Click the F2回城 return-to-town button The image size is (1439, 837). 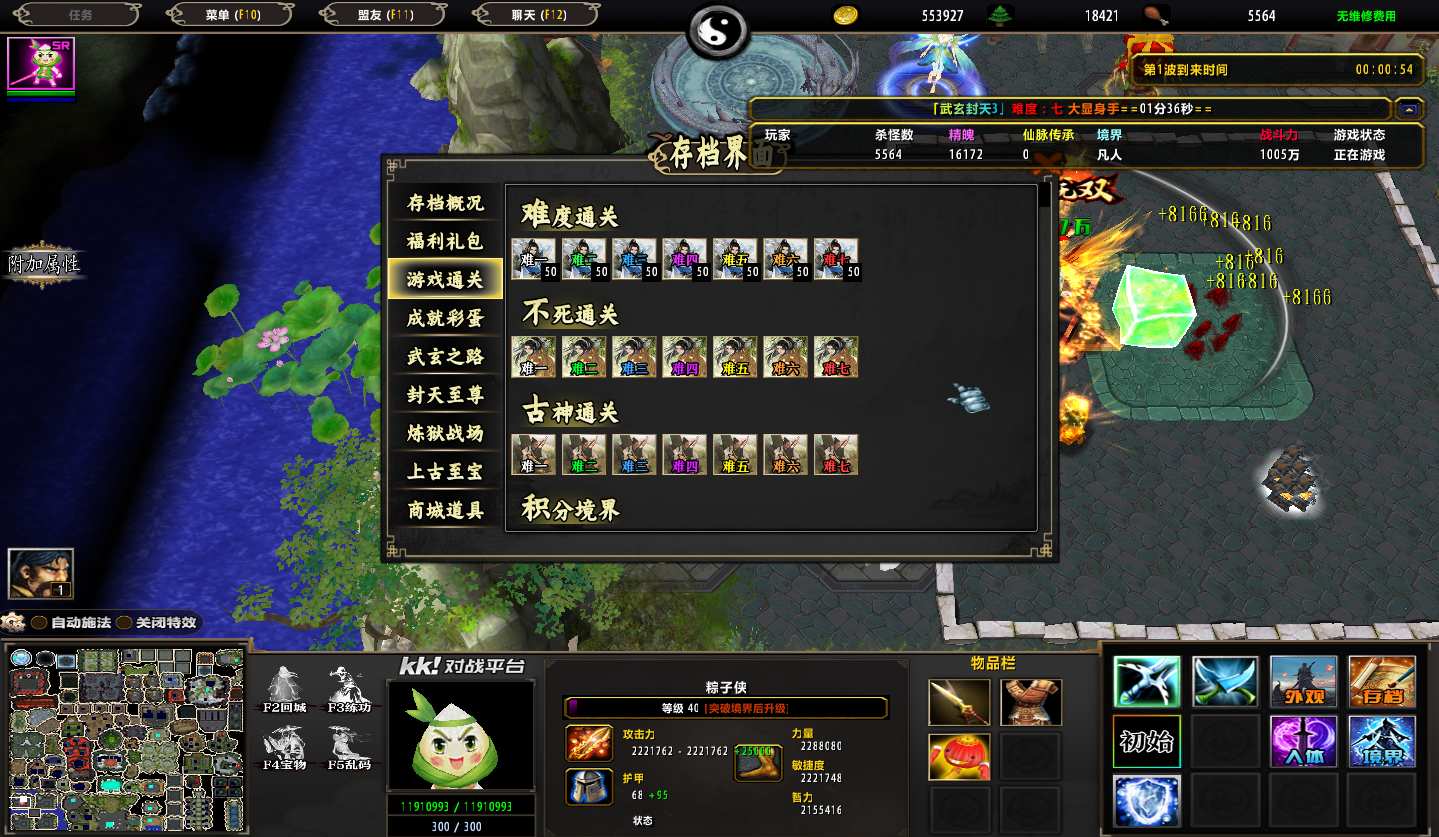pos(285,689)
